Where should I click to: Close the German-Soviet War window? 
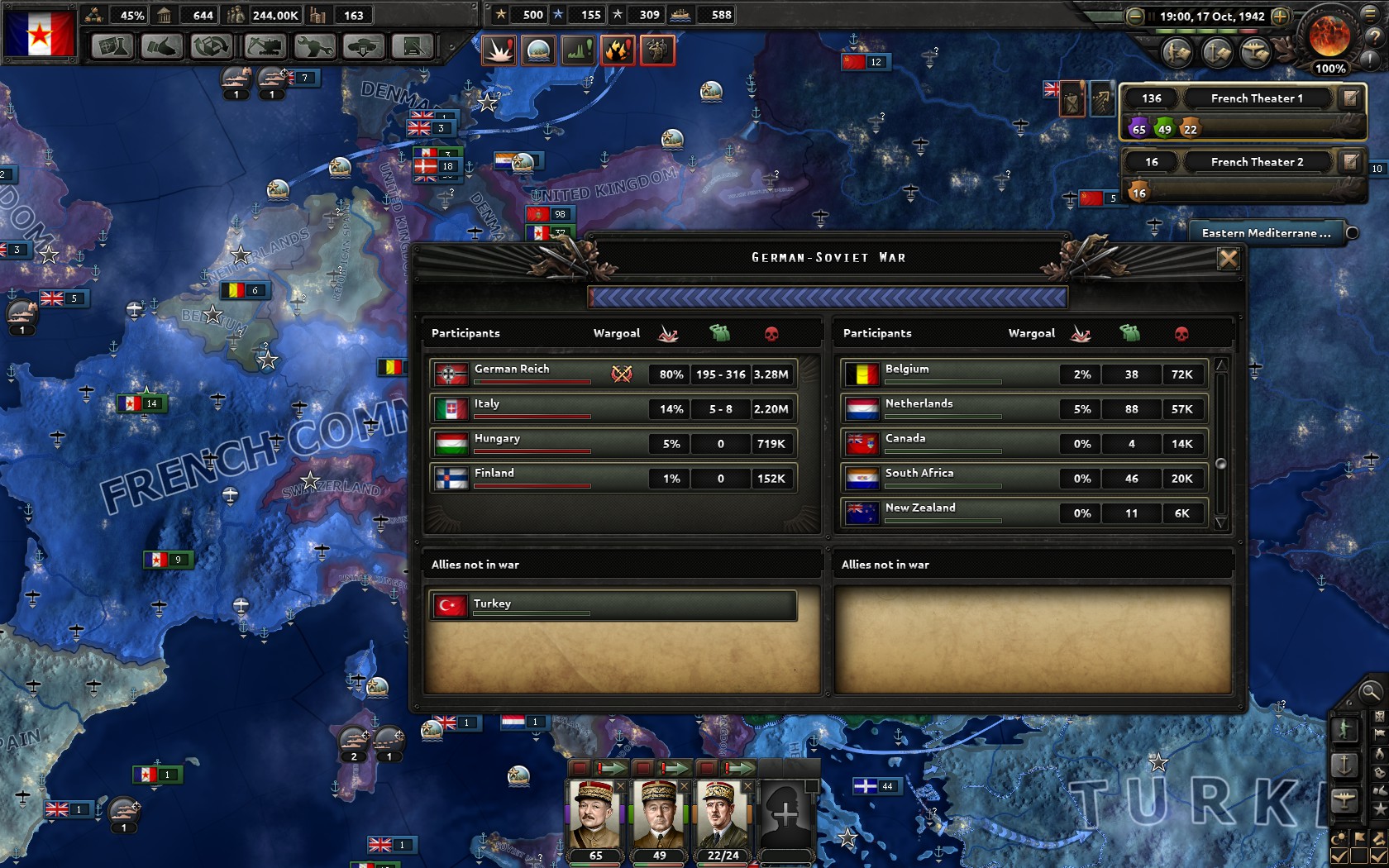1228,259
